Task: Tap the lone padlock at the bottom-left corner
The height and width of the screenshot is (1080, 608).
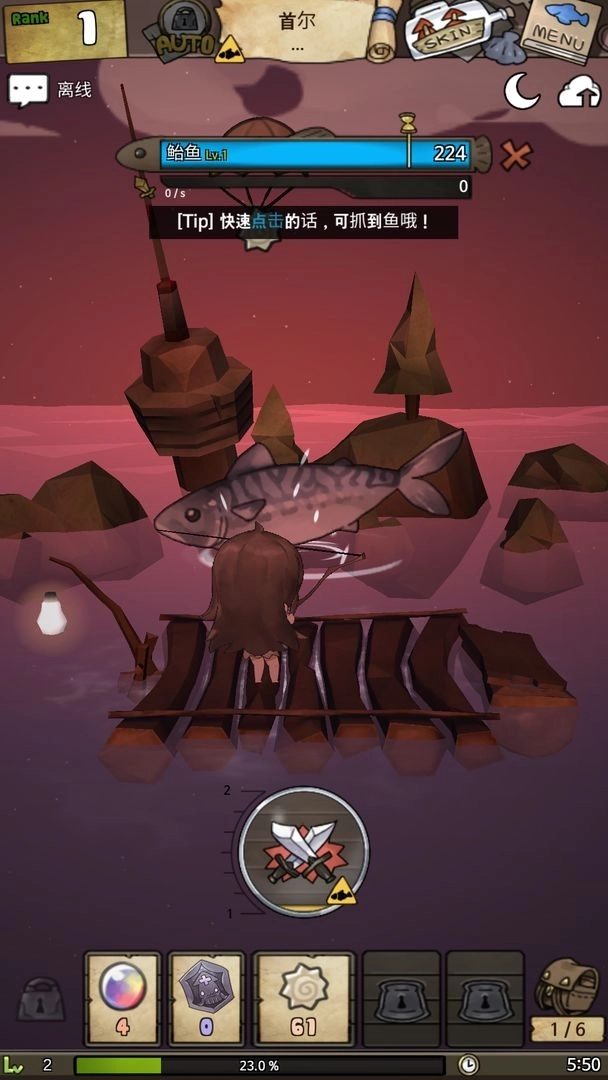Action: click(x=41, y=1000)
